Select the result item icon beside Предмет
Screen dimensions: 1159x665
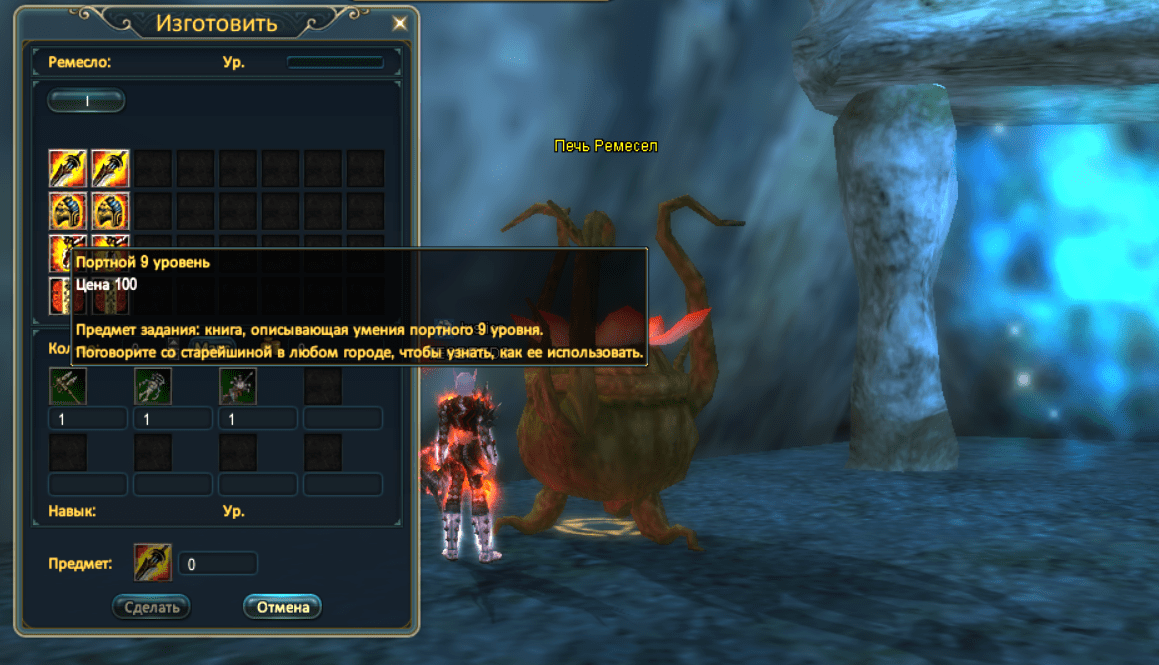coord(153,563)
